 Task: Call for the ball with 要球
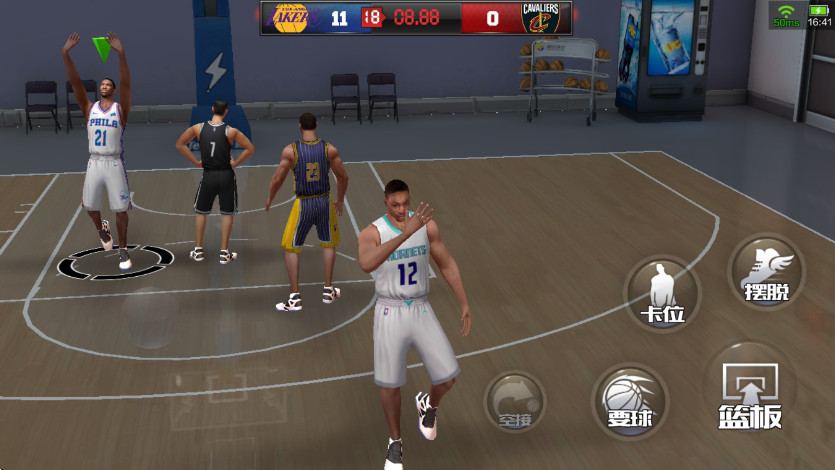click(629, 400)
